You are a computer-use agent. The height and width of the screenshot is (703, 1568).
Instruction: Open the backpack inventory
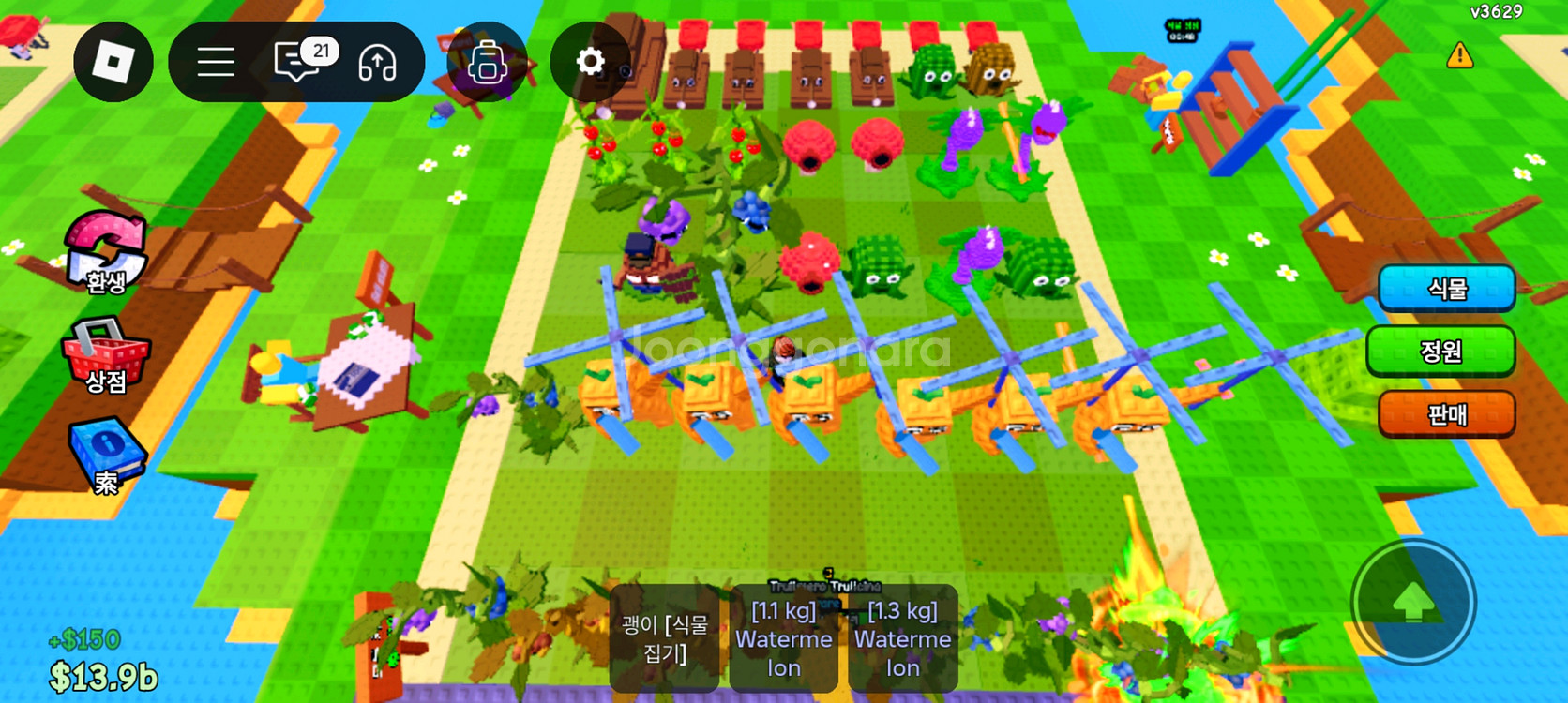pyautogui.click(x=487, y=63)
